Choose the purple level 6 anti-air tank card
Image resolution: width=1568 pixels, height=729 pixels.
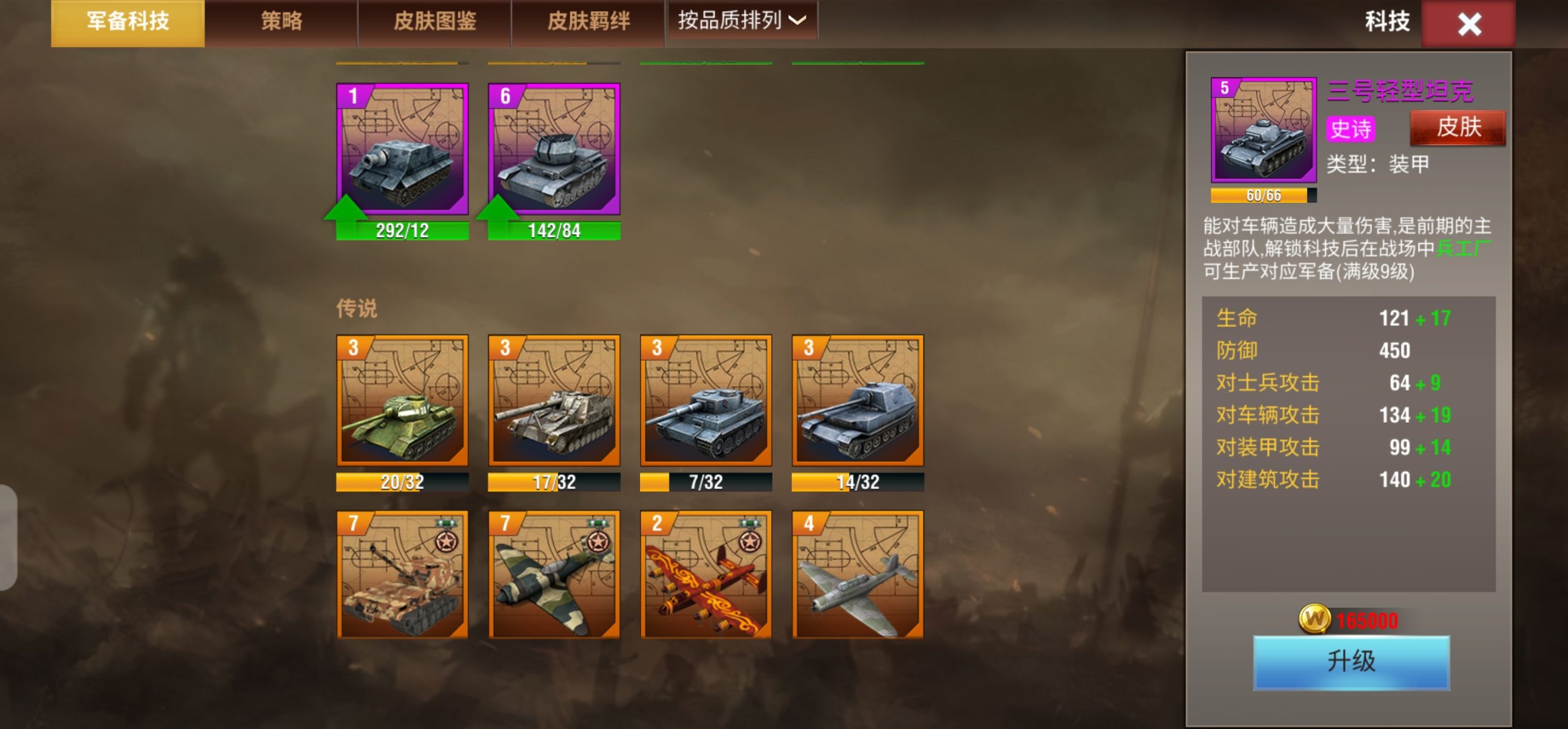pos(554,149)
